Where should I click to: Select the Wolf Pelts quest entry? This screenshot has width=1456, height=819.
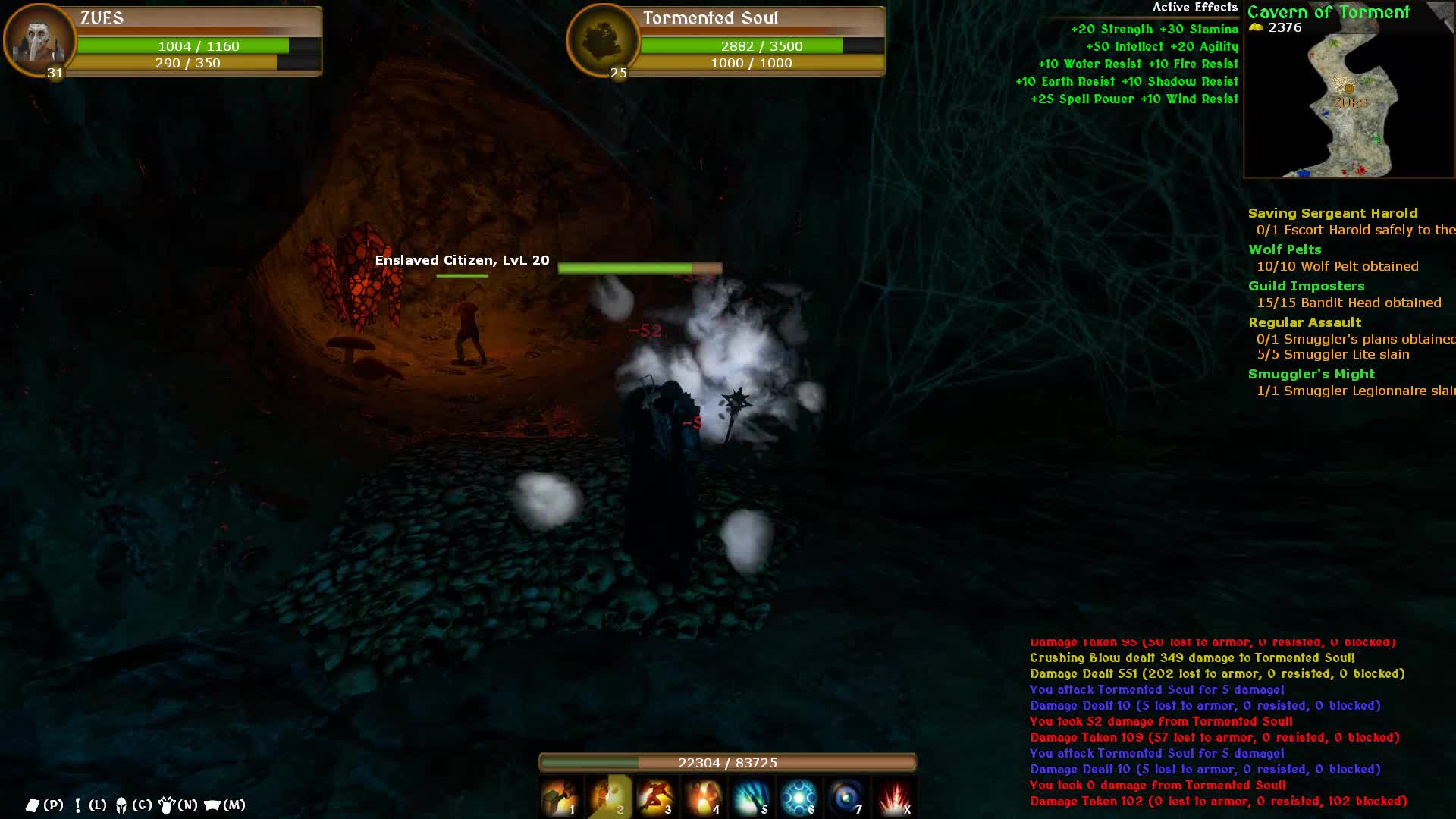coord(1285,249)
